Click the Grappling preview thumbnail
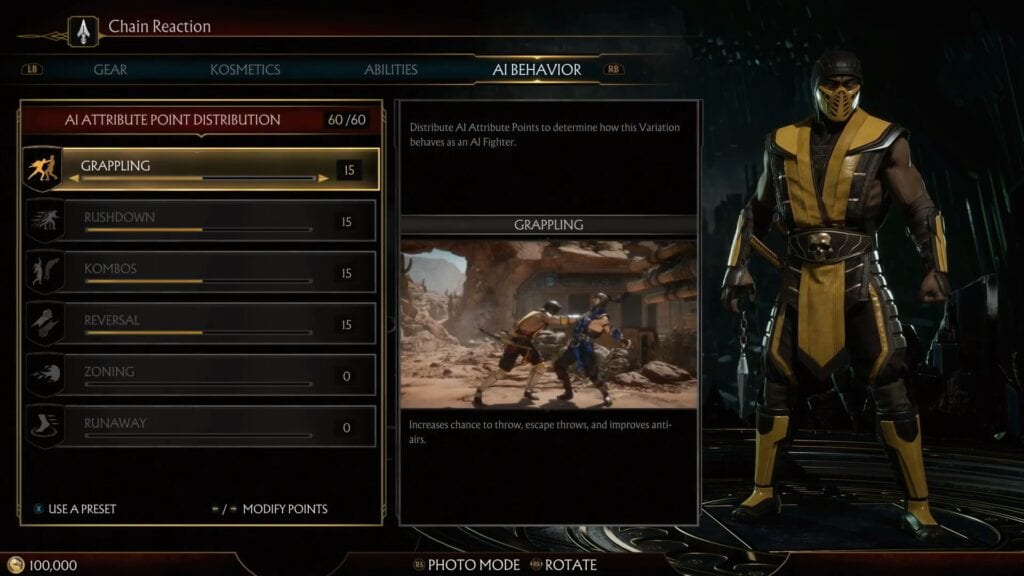The width and height of the screenshot is (1024, 576). pos(548,322)
